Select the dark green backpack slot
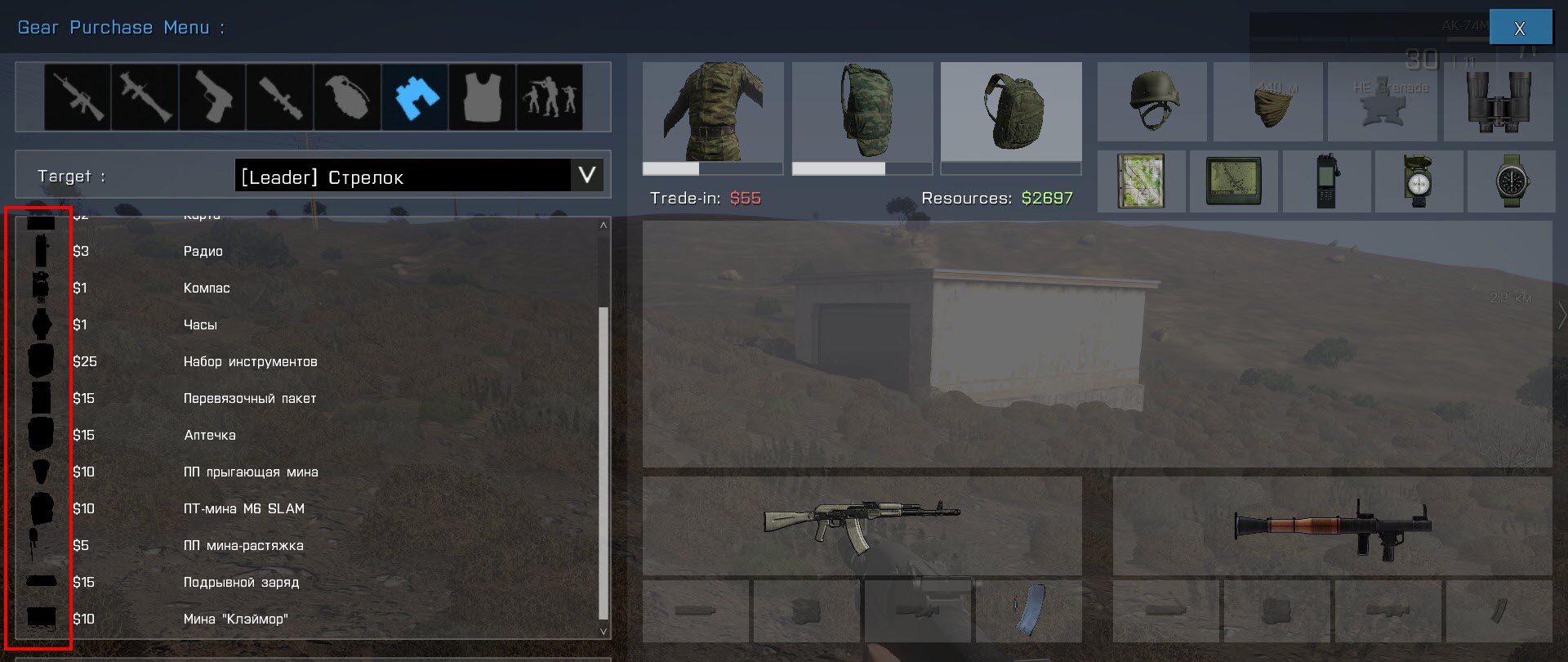This screenshot has height=662, width=1568. [x=1011, y=112]
